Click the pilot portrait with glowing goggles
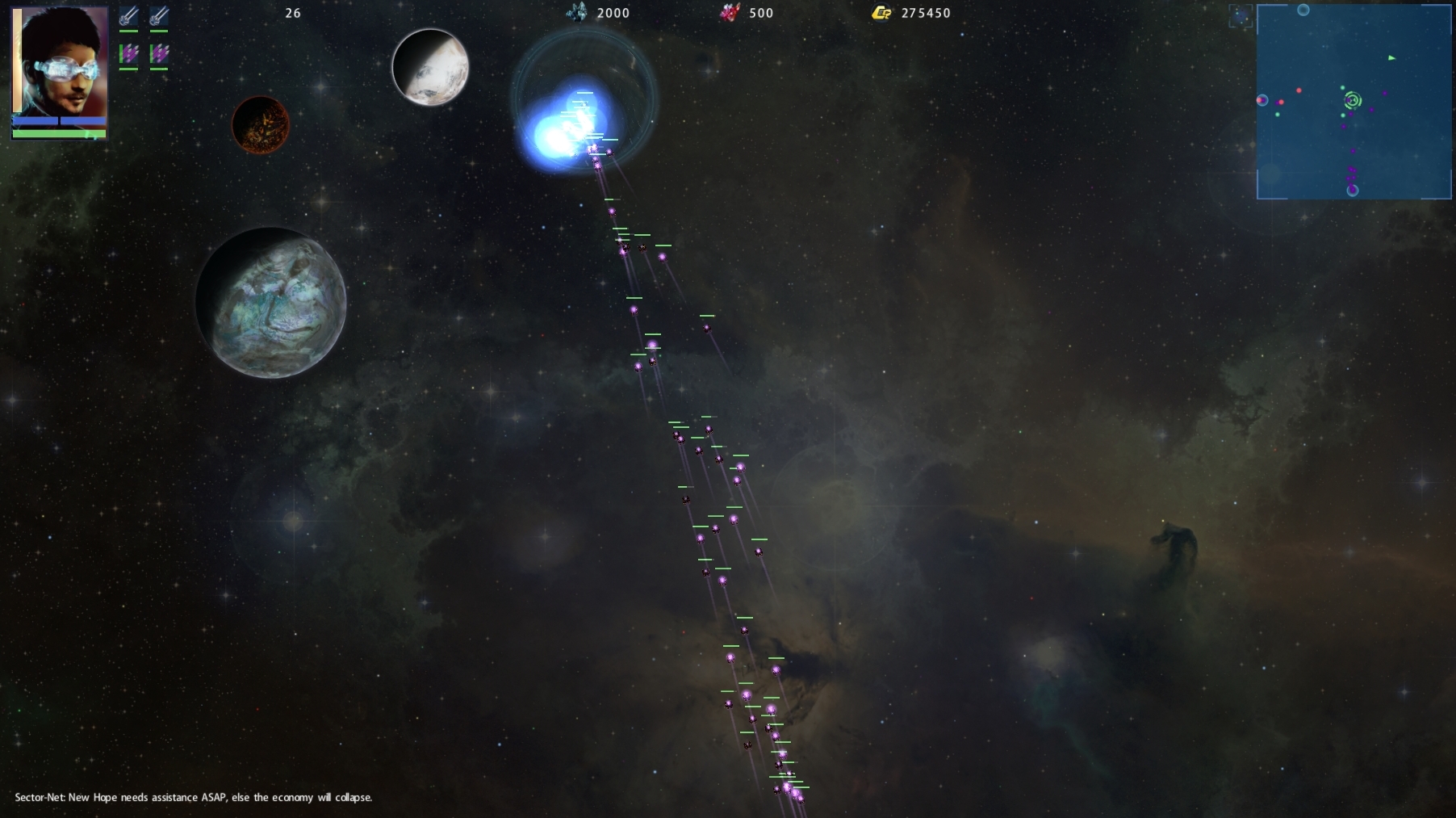Screen dimensions: 1456x818 (x=60, y=61)
